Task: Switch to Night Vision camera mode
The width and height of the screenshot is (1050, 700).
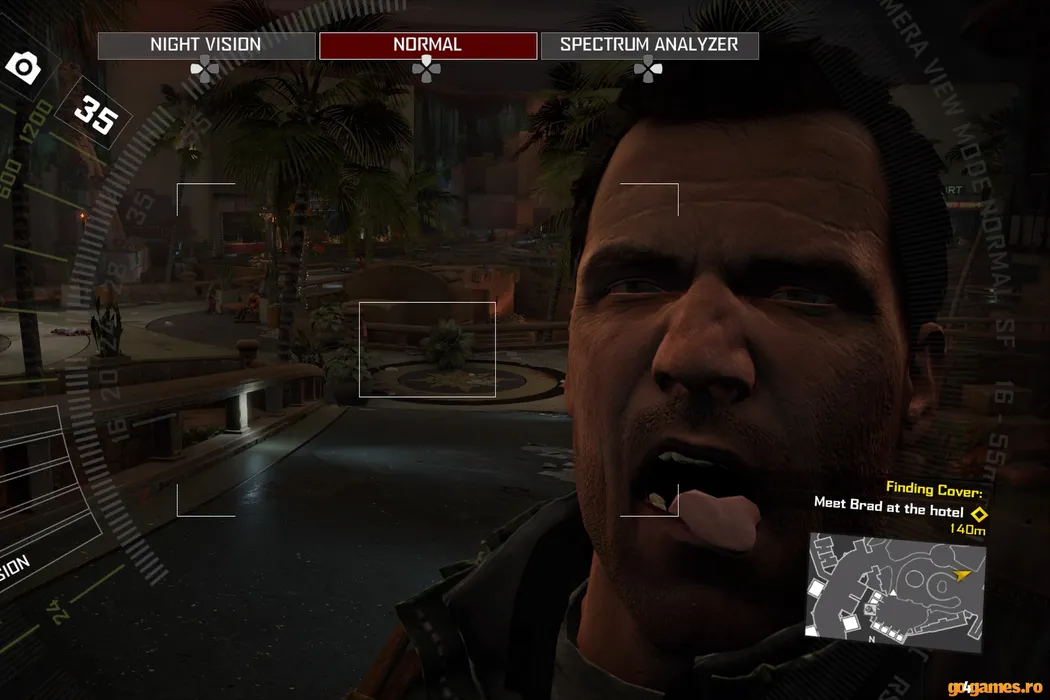Action: pos(206,45)
